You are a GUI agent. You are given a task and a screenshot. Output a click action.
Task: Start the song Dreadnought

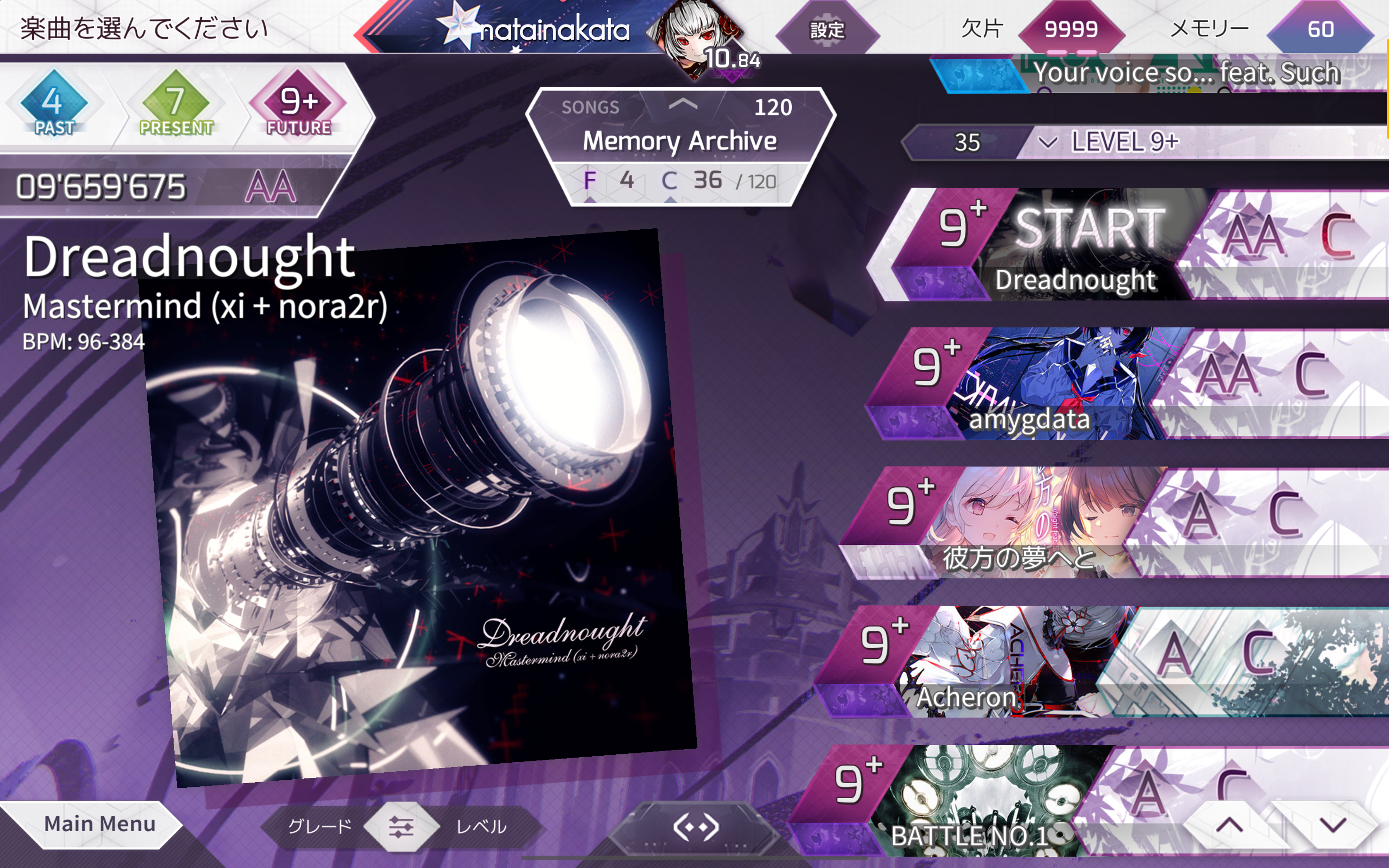1089,230
